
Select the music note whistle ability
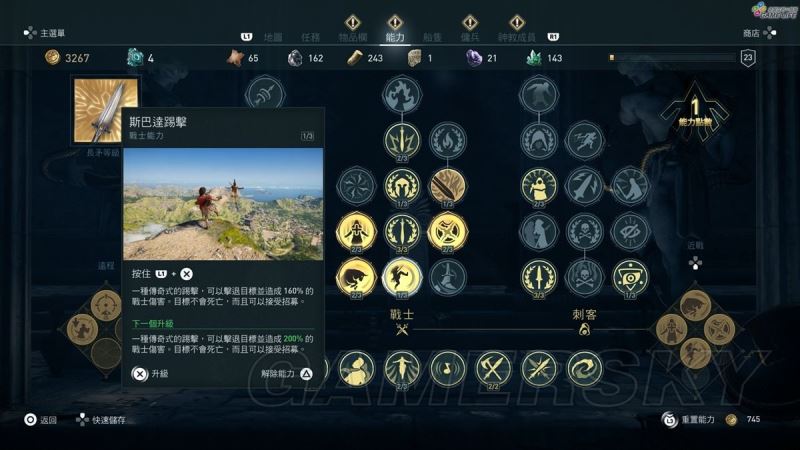[447, 368]
